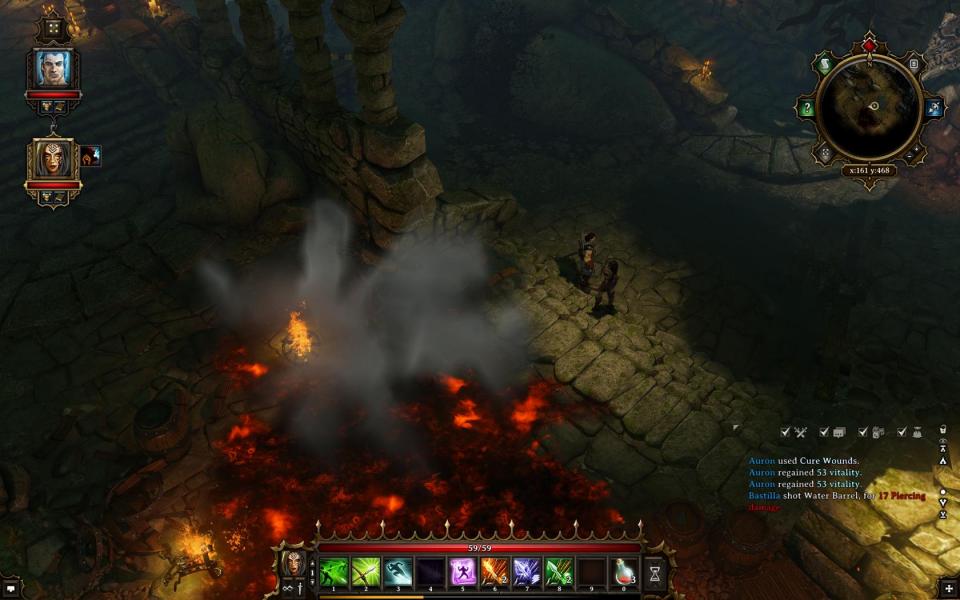The width and height of the screenshot is (960, 600).
Task: Select the green poison arrow in slot 8
Action: pyautogui.click(x=559, y=572)
